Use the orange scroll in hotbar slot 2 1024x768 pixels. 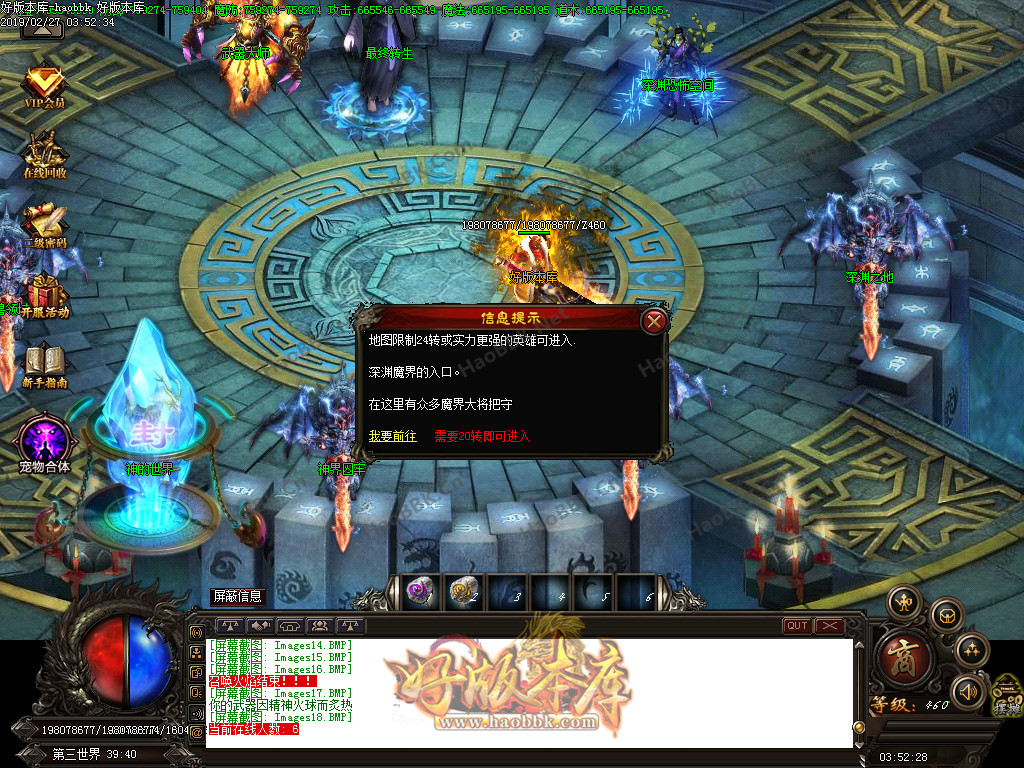point(464,592)
